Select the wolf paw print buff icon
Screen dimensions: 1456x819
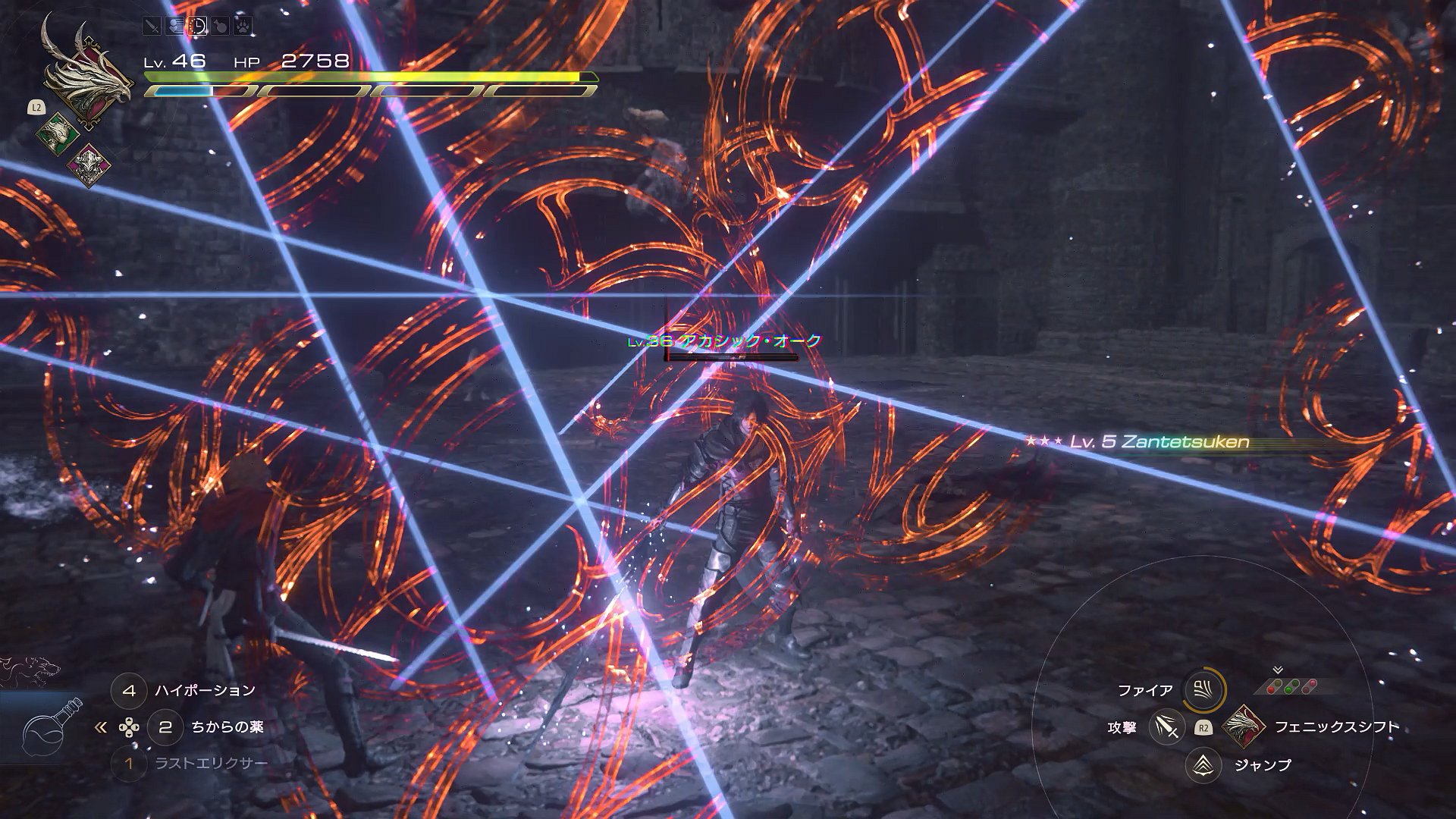pyautogui.click(x=243, y=27)
